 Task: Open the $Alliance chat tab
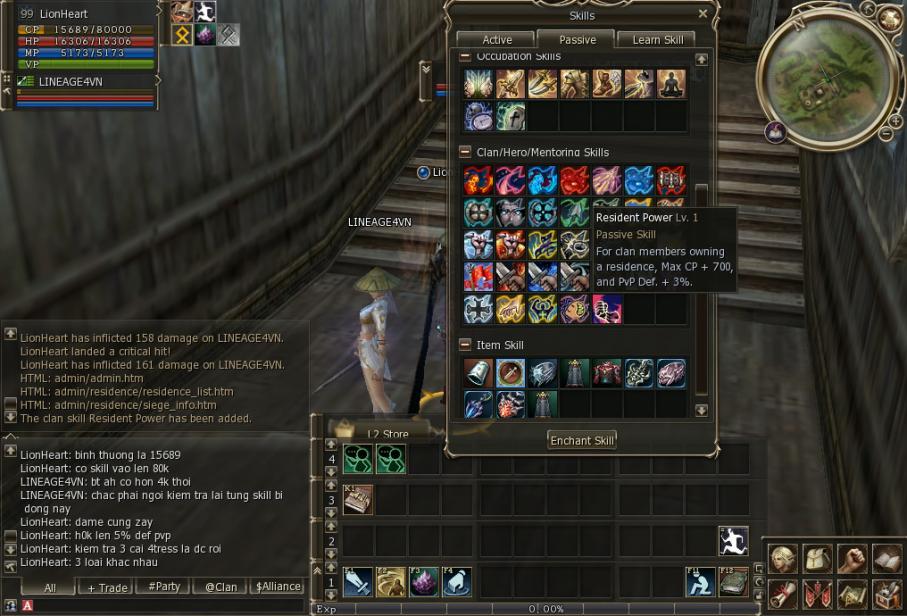(277, 587)
